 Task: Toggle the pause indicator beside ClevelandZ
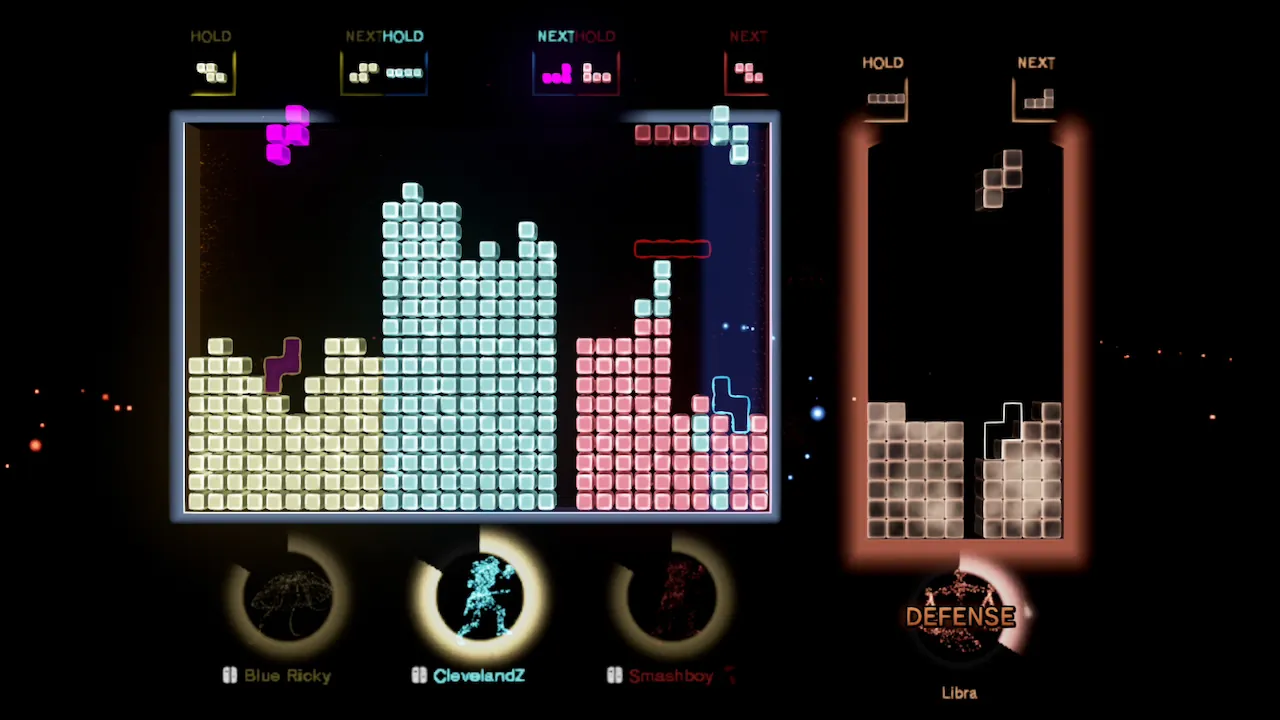419,675
